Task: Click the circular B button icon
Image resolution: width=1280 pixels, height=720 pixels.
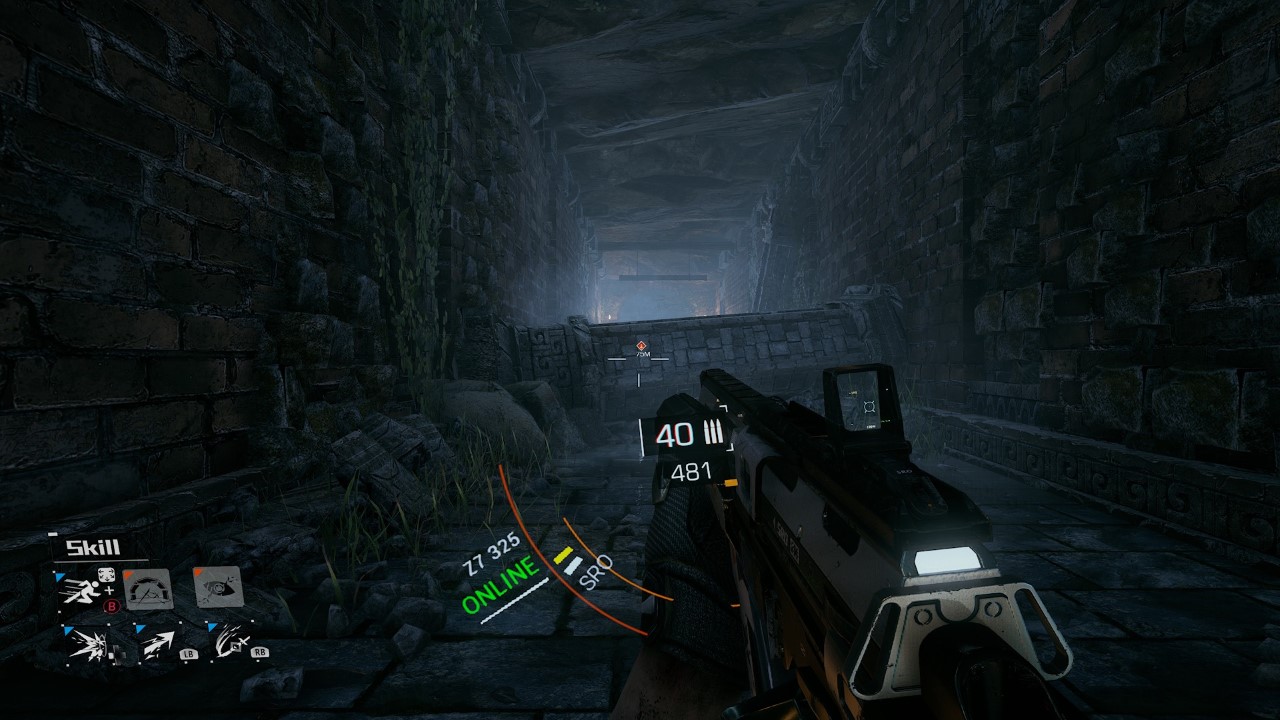Action: (111, 606)
